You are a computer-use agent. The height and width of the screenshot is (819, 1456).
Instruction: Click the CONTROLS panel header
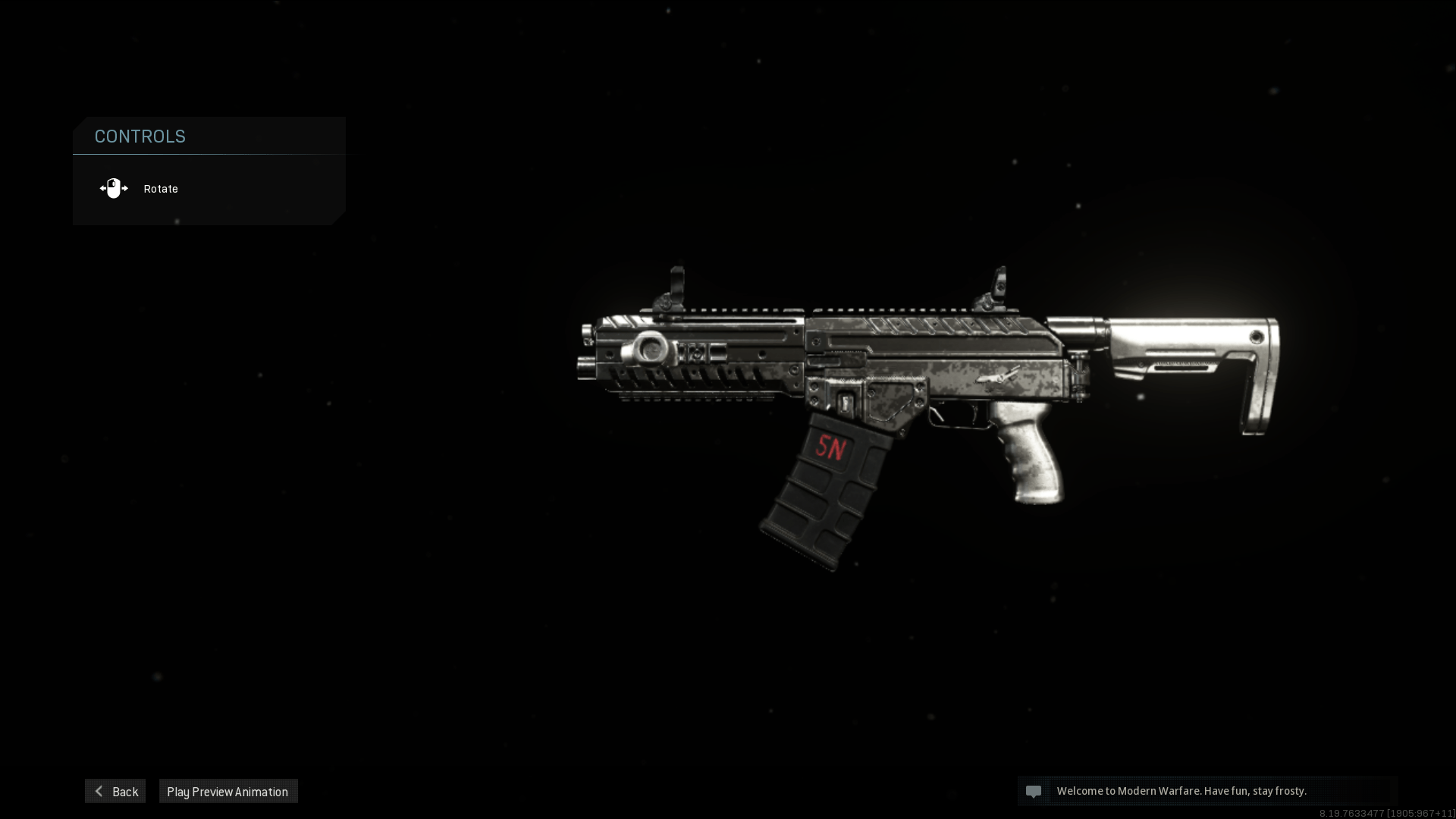[140, 136]
